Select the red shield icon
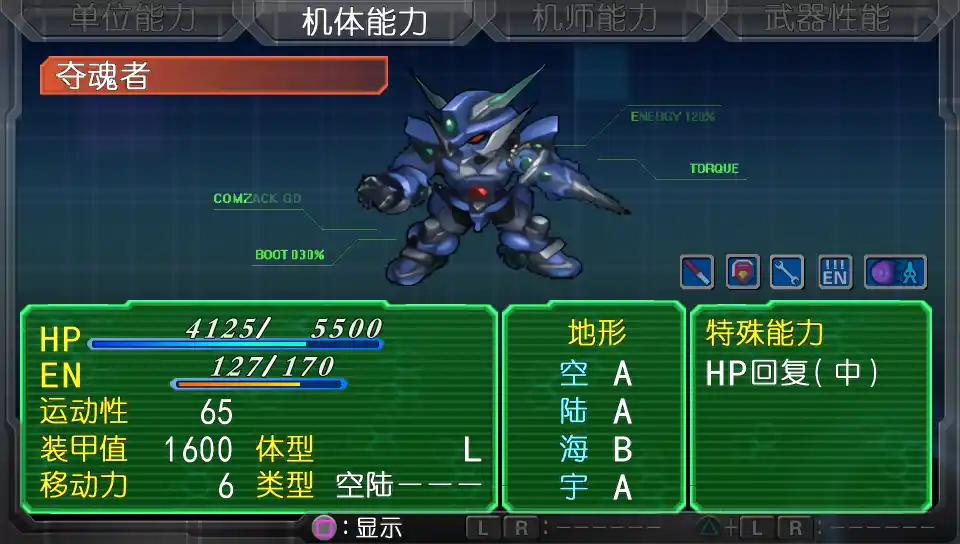 [742, 272]
